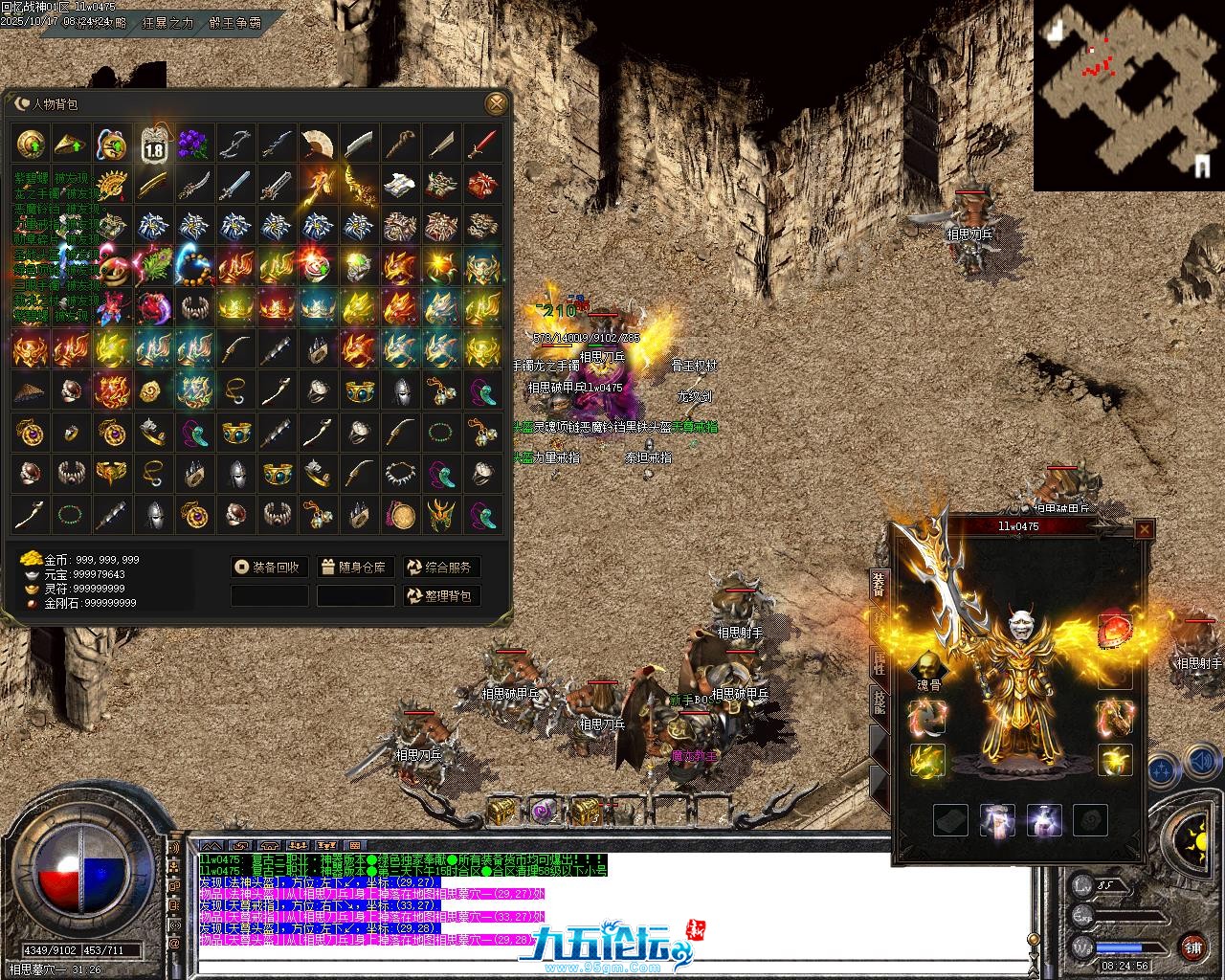Select the red gift box item
The height and width of the screenshot is (980, 1225).
coord(483,186)
